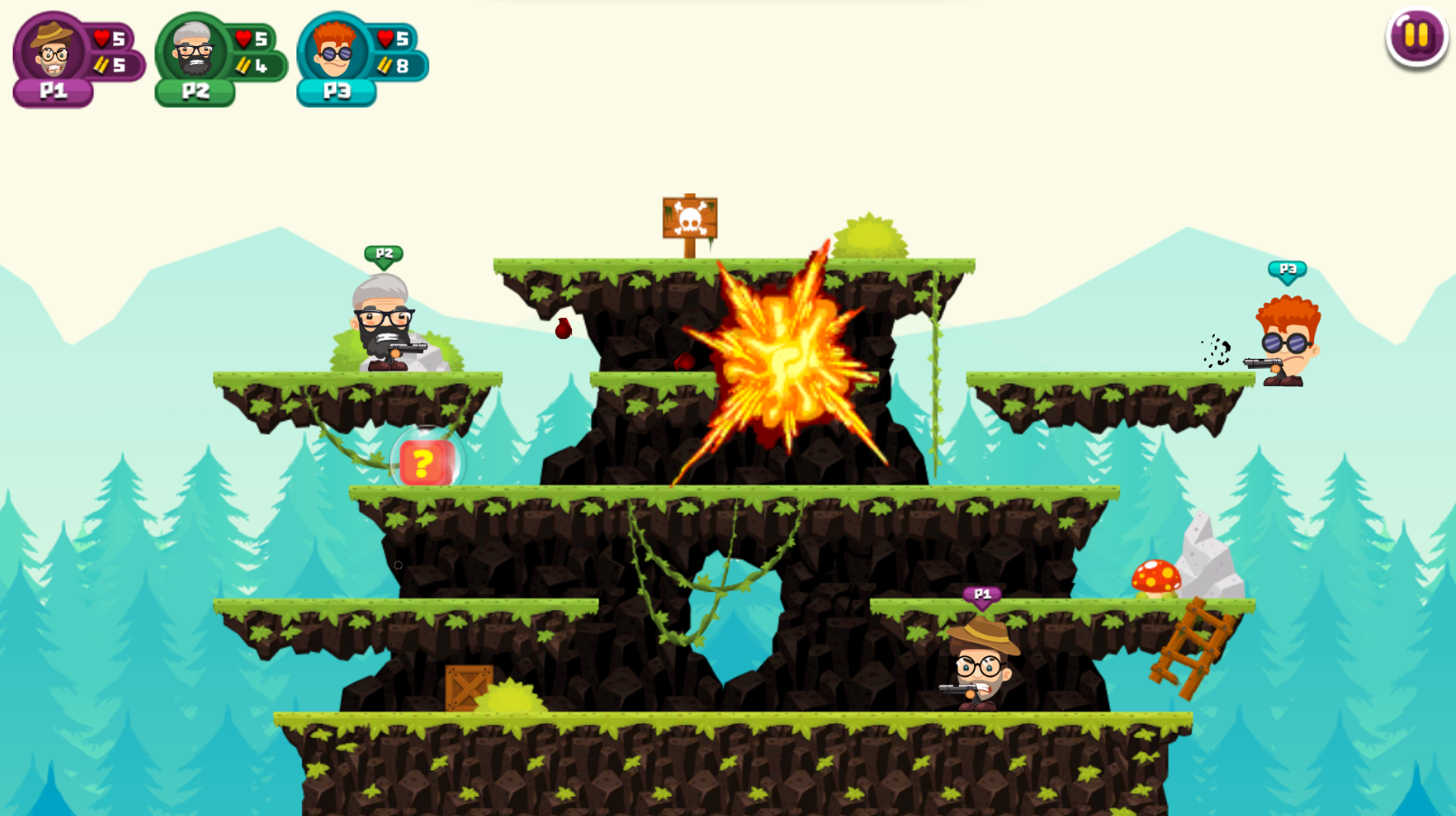Click the ammo icon showing 8 for P3
Viewport: 1456px width, 816px height.
click(385, 64)
